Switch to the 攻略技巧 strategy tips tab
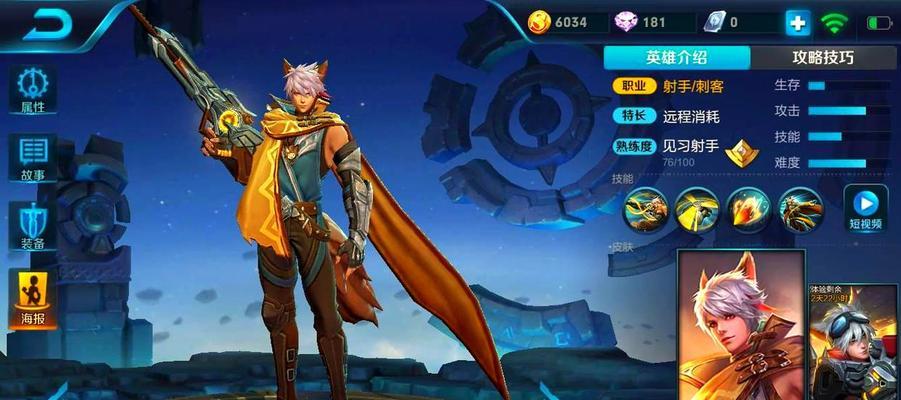 tap(823, 57)
